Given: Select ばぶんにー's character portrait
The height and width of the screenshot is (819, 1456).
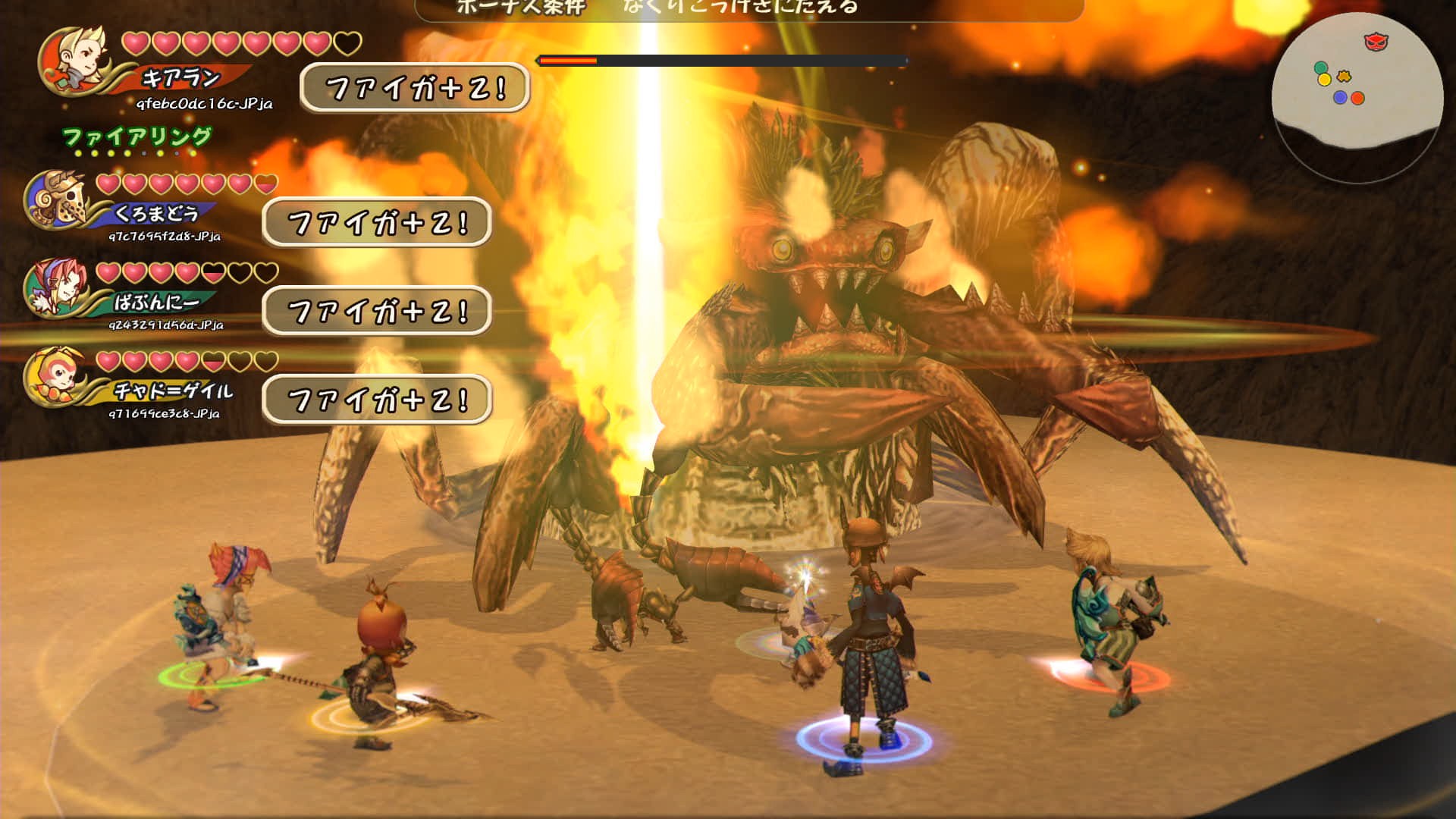Looking at the screenshot, I should pyautogui.click(x=57, y=289).
